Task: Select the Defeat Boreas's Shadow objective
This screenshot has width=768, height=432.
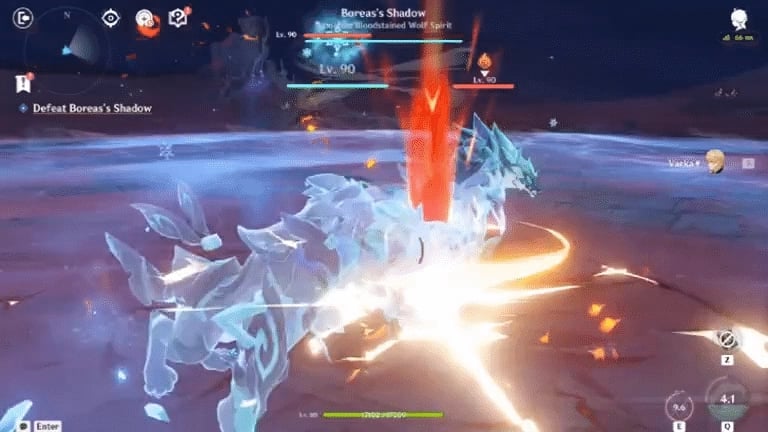Action: [92, 108]
